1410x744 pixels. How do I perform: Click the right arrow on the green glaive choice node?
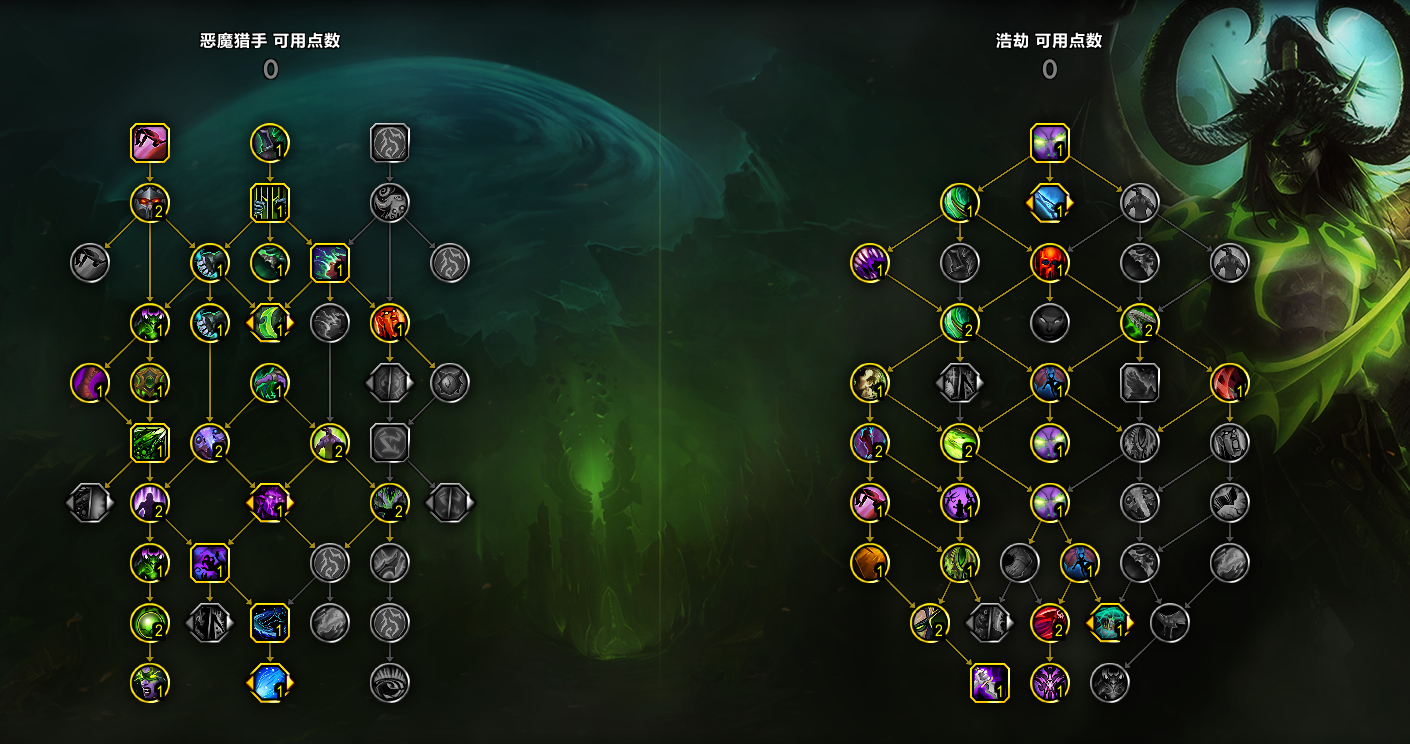coord(291,322)
